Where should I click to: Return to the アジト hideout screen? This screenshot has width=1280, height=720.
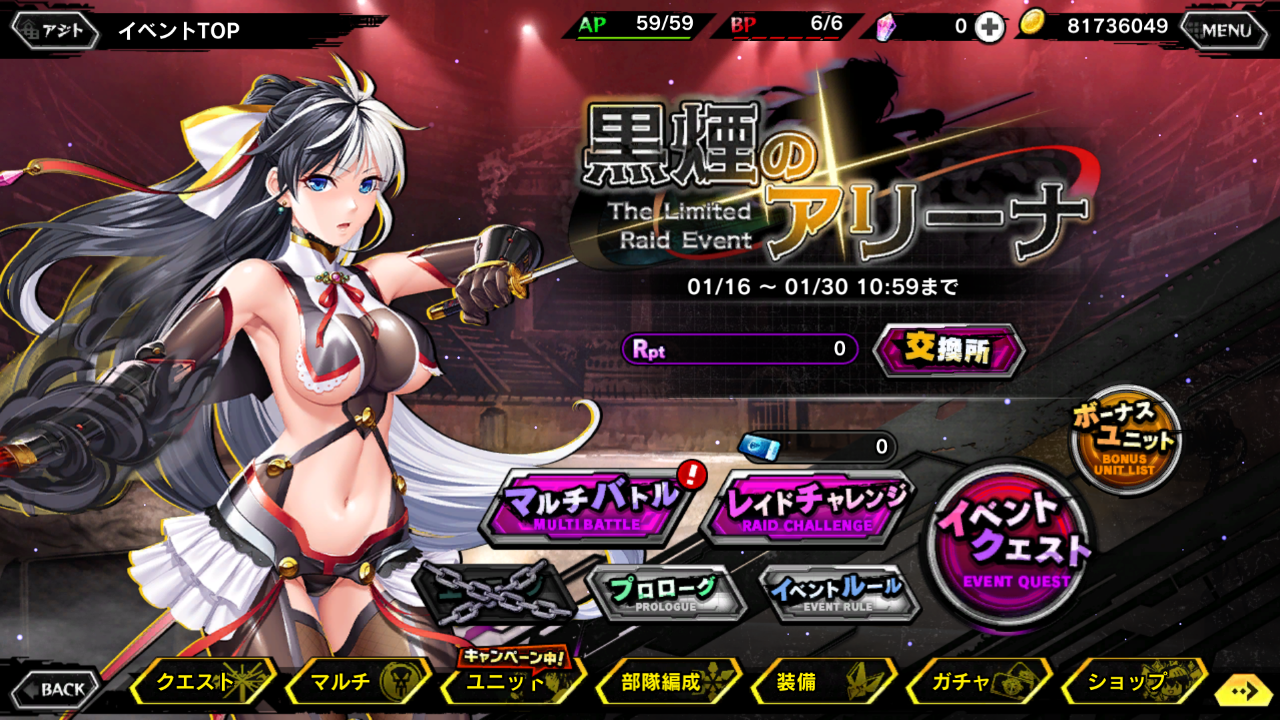55,30
